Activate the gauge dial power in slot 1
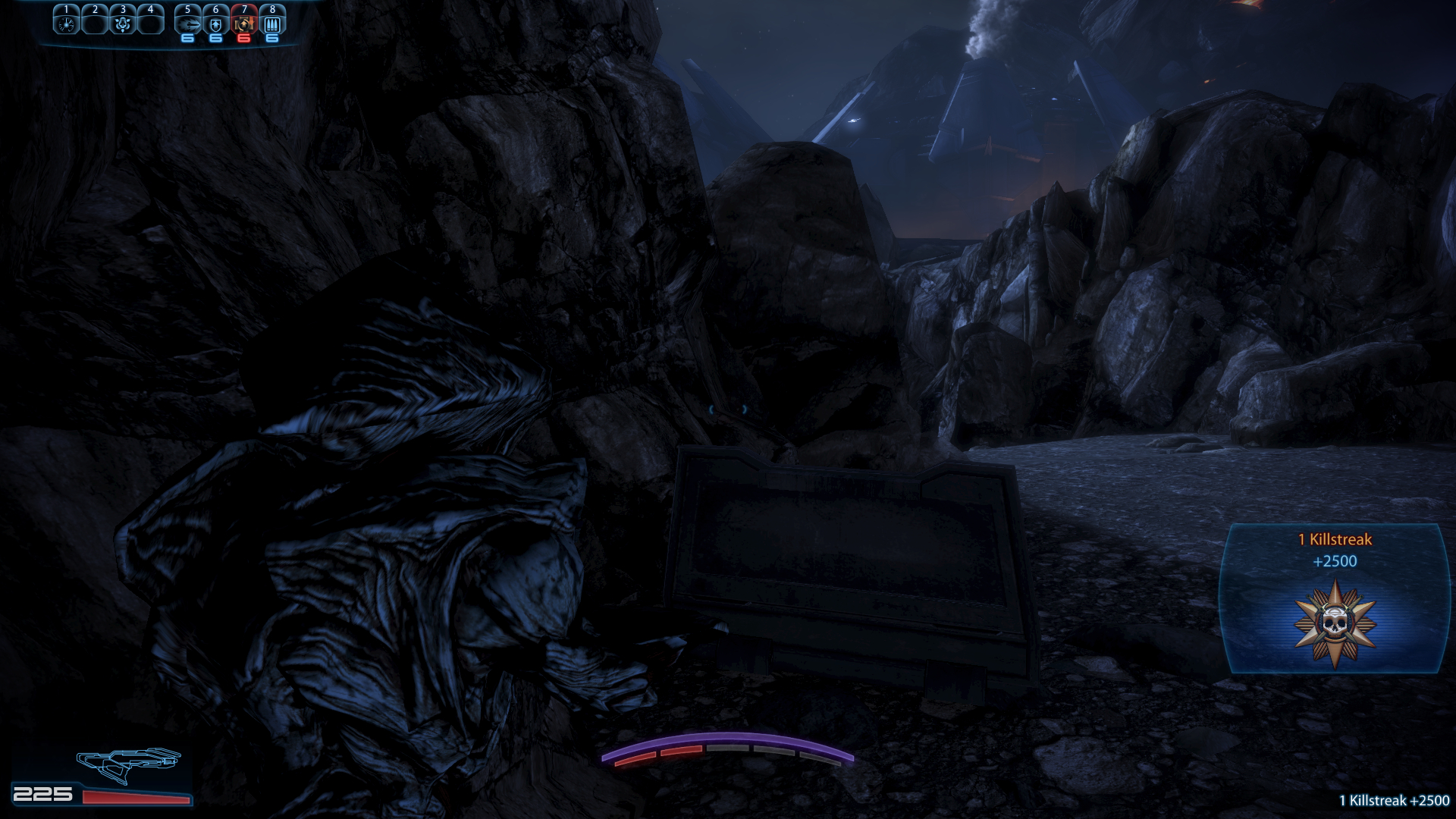The width and height of the screenshot is (1456, 819). (x=66, y=24)
